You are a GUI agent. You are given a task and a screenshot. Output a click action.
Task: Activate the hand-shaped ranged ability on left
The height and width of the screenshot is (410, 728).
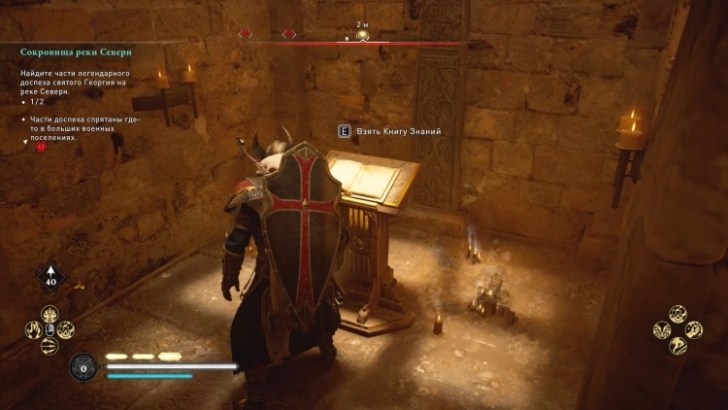click(x=34, y=329)
